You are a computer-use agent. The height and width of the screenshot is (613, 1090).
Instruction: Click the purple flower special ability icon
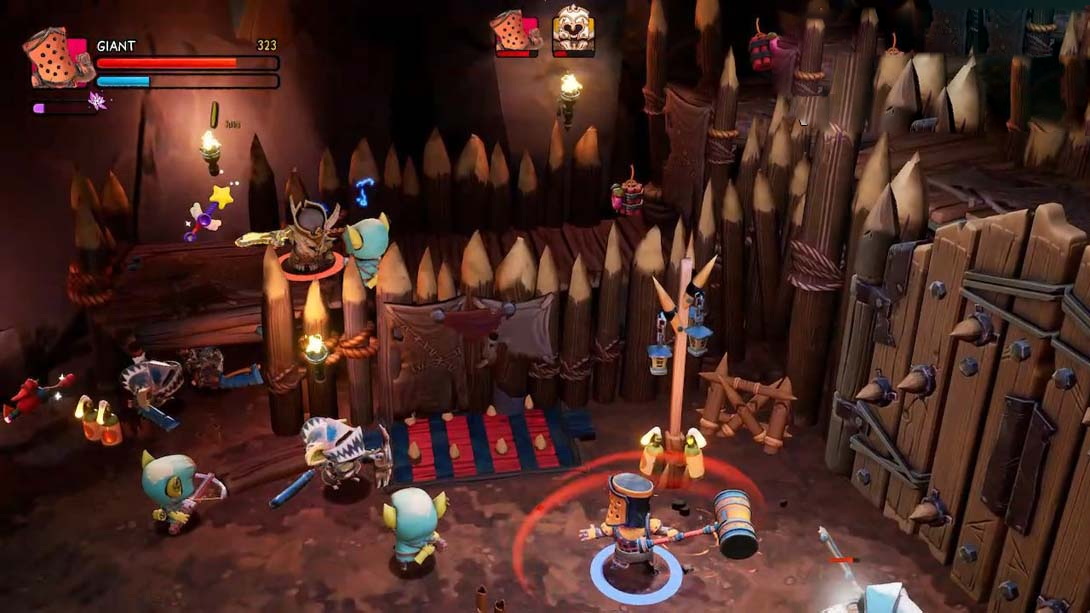click(x=98, y=101)
